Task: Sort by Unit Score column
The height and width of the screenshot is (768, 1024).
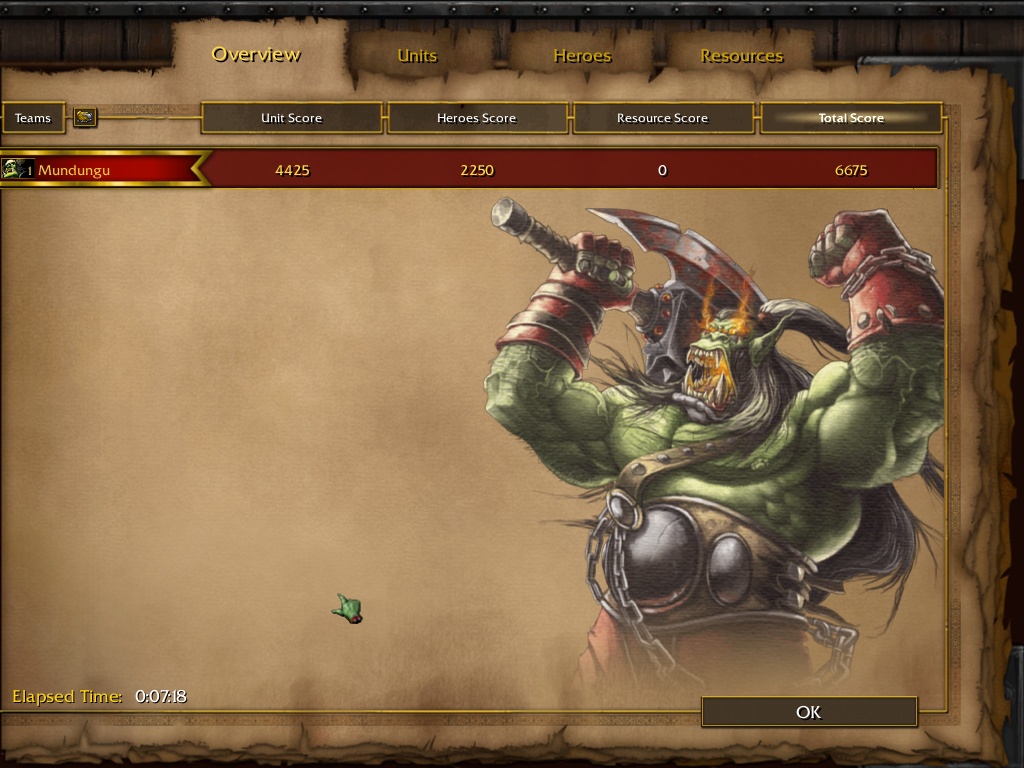Action: [x=291, y=118]
